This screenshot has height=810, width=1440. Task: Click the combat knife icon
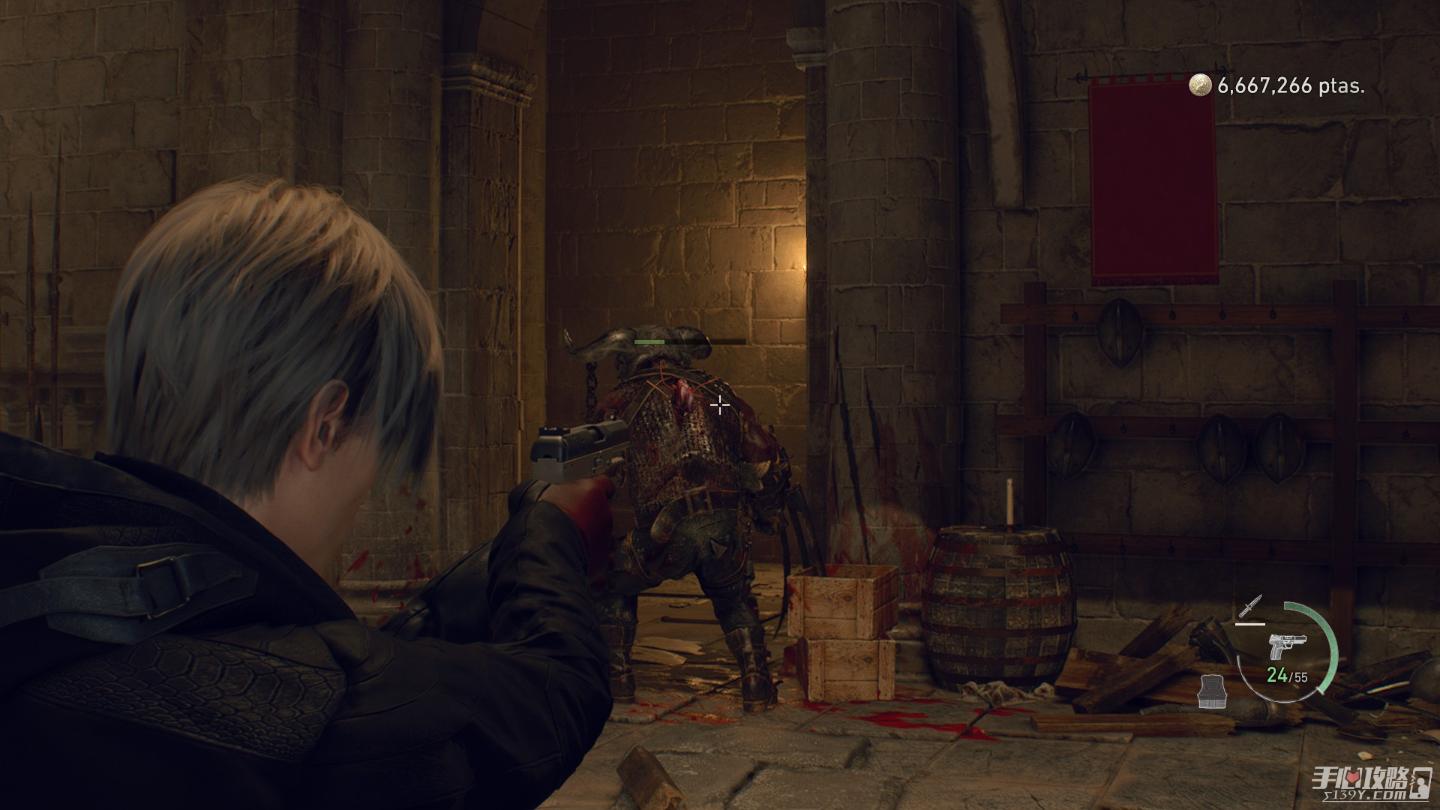[1250, 606]
